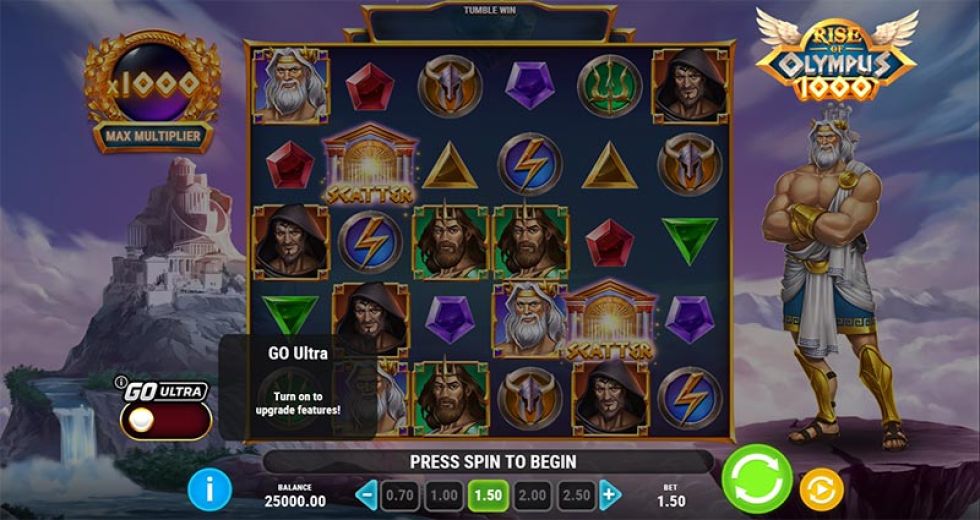Increase the bet with the plus button
This screenshot has height=520, width=980.
[x=610, y=494]
